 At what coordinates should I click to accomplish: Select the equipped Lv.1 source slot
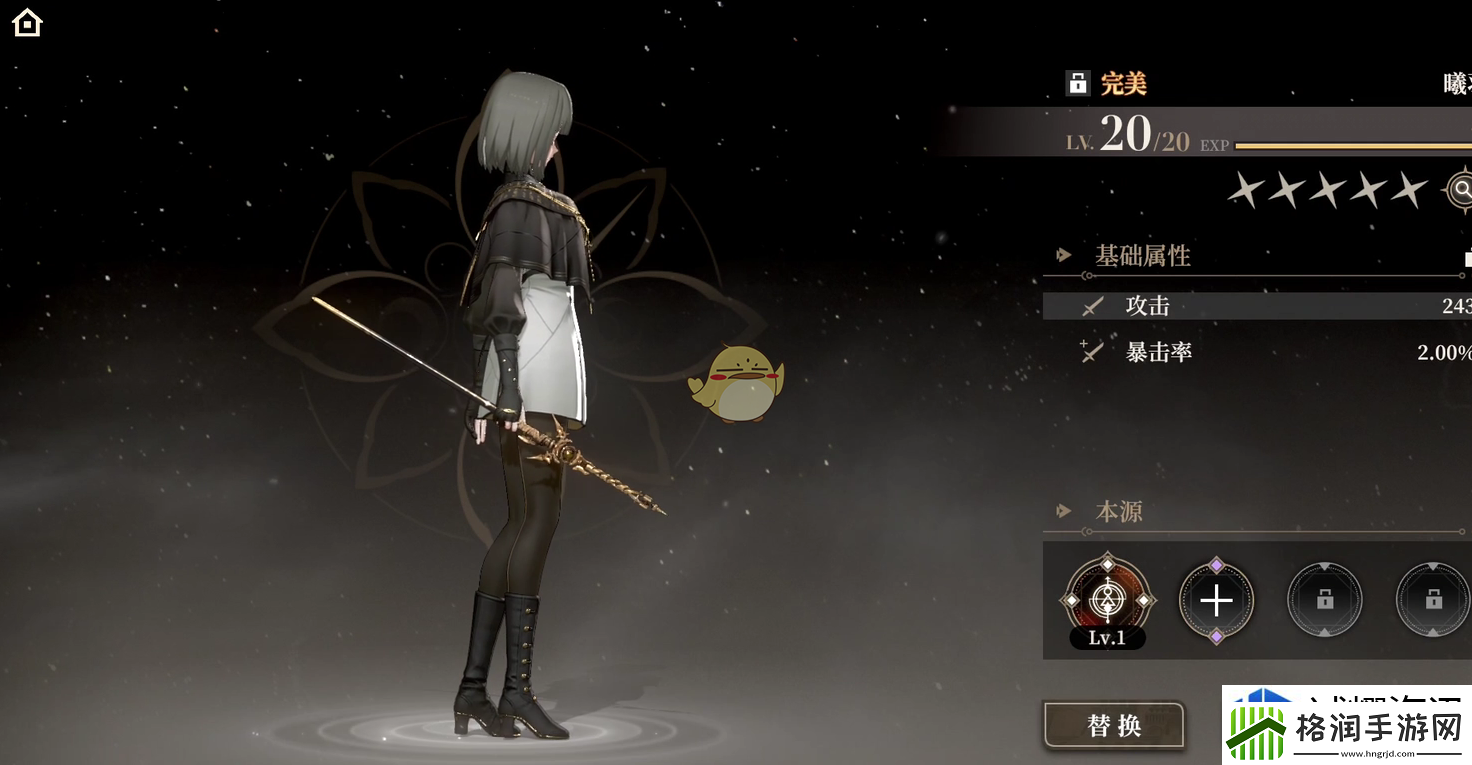[x=1107, y=600]
